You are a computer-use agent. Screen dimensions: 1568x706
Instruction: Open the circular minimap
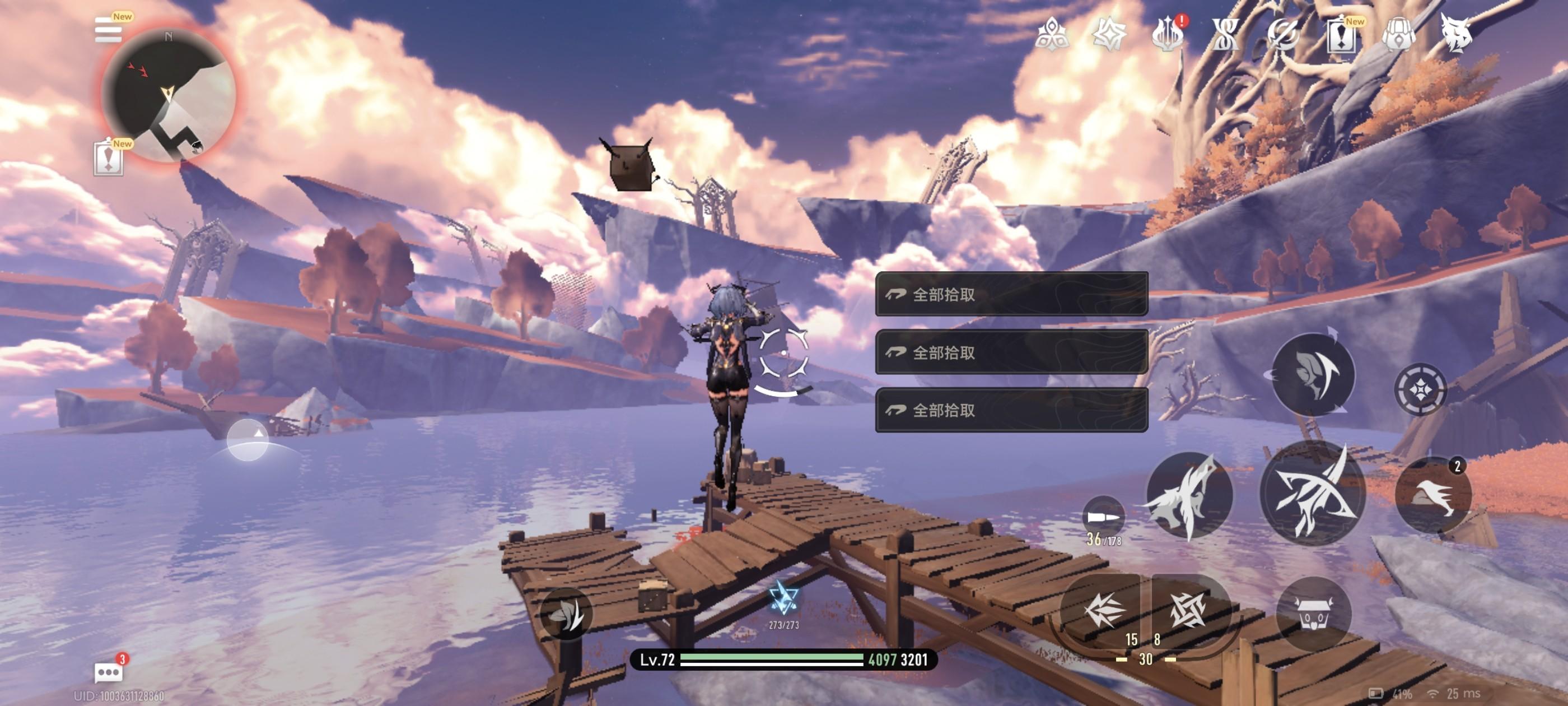click(x=169, y=95)
